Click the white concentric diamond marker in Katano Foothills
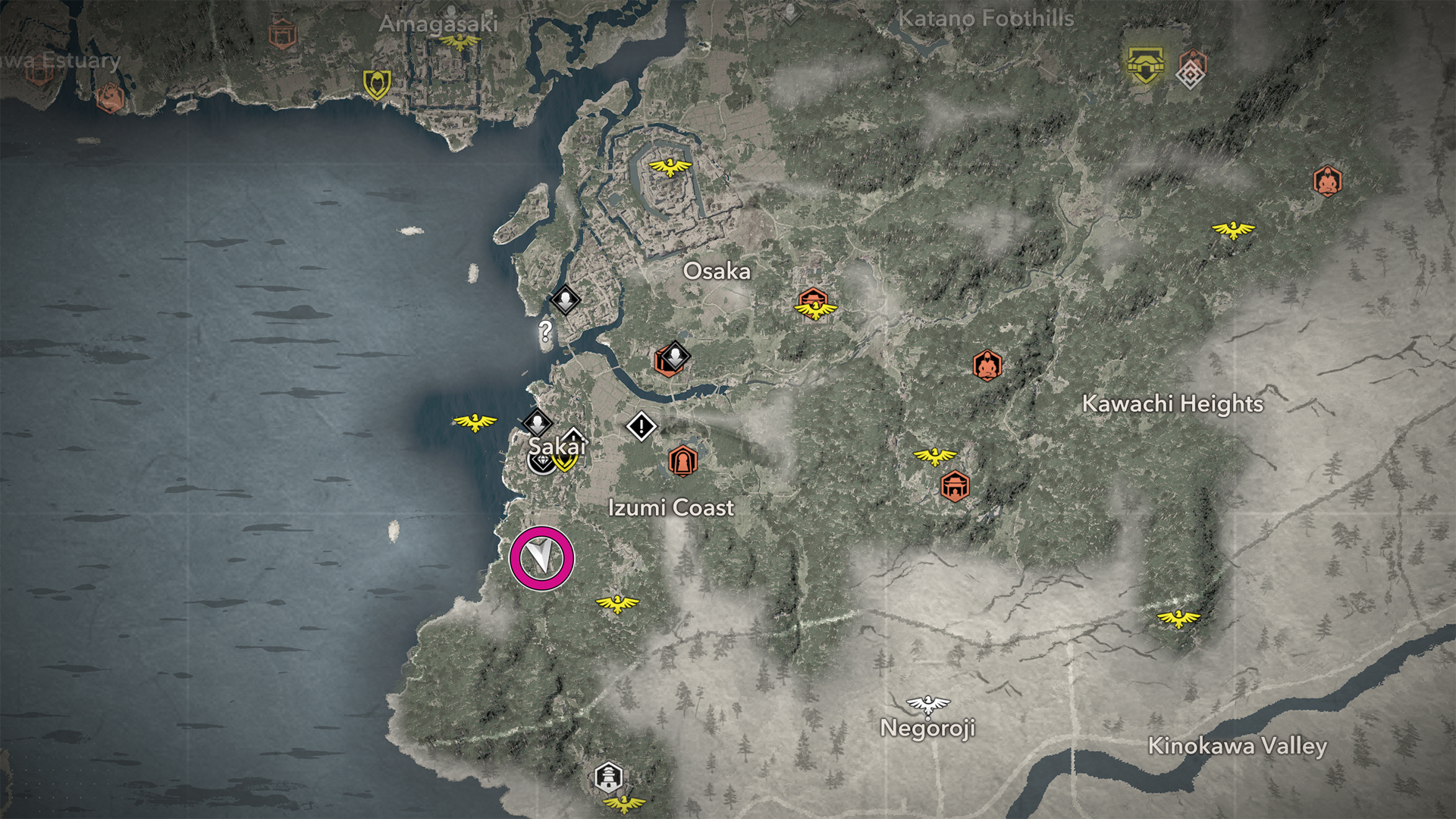Image resolution: width=1456 pixels, height=819 pixels. 1190,75
